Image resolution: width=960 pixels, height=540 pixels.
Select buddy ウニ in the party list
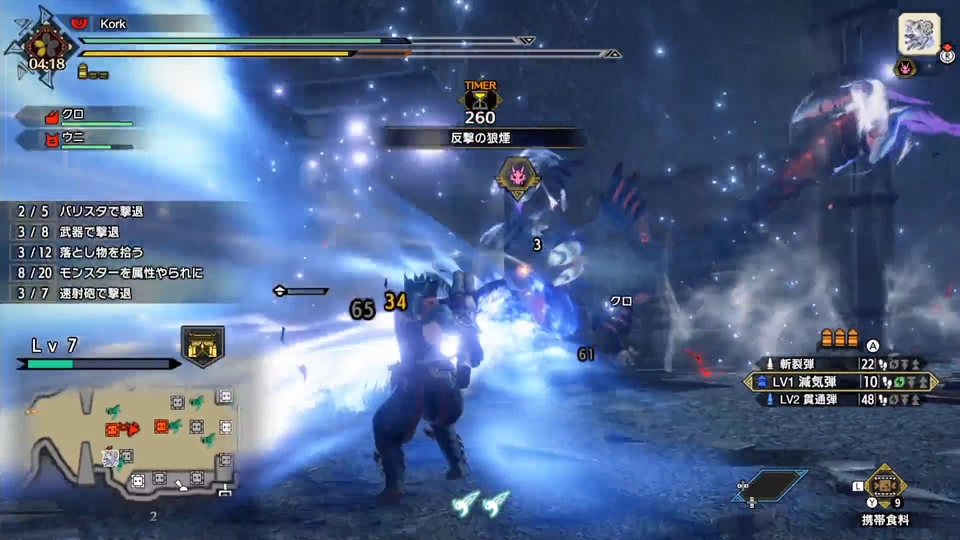point(88,140)
